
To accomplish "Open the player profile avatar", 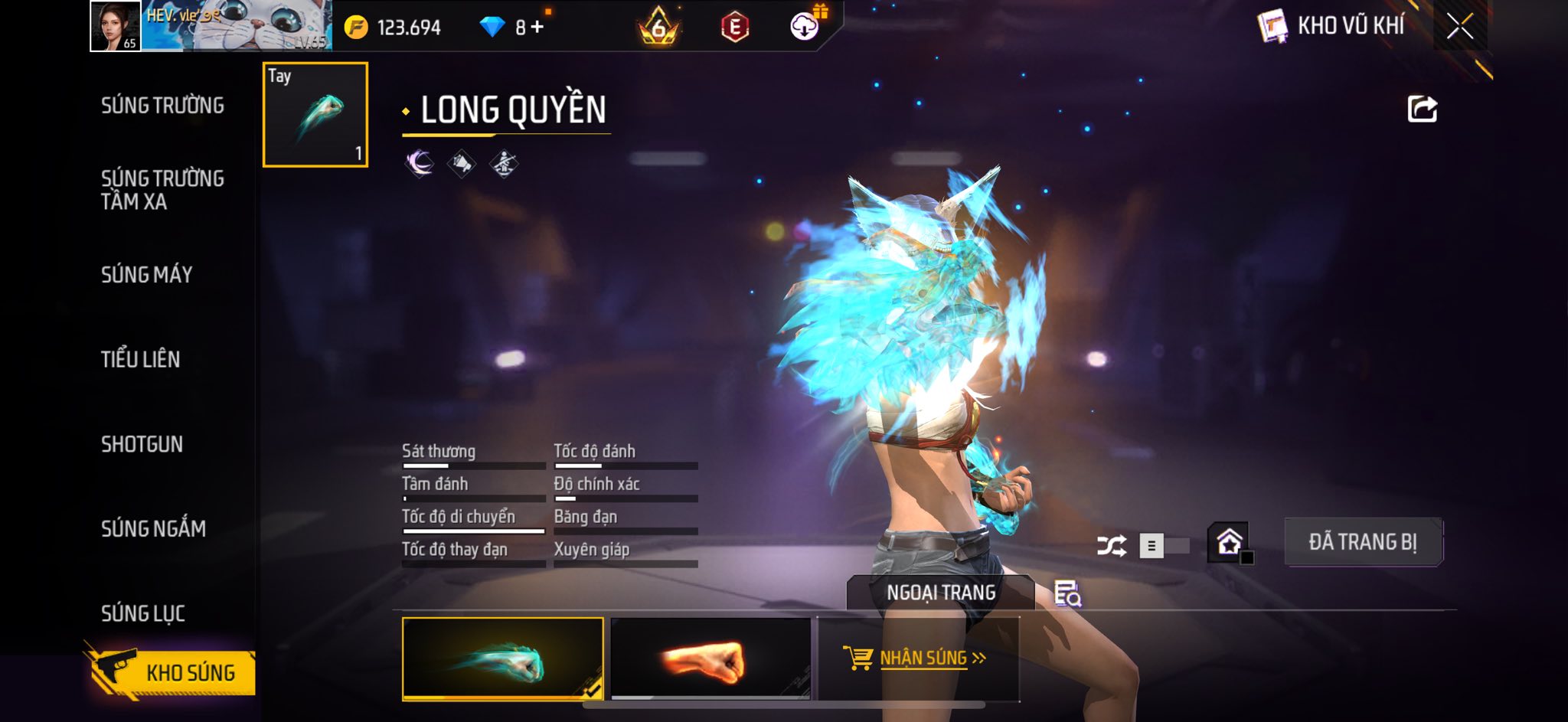I will click(x=116, y=26).
